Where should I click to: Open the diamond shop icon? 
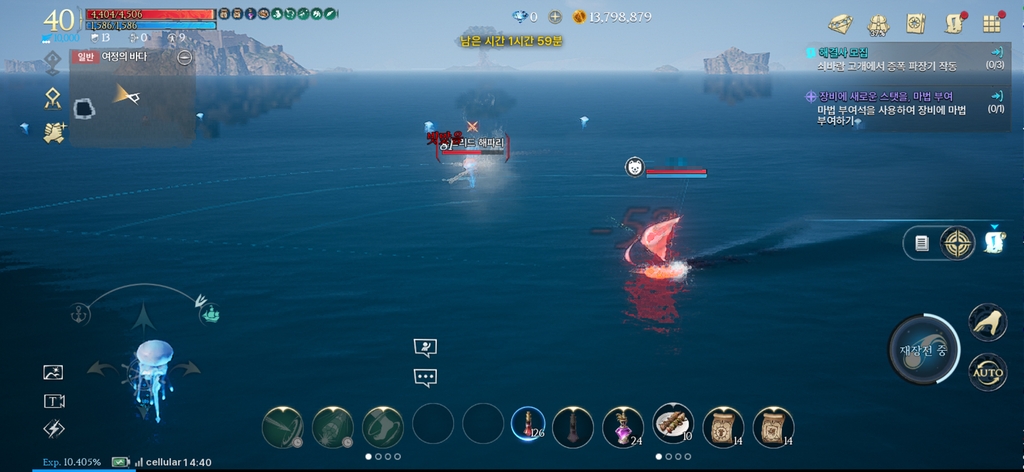[840, 22]
